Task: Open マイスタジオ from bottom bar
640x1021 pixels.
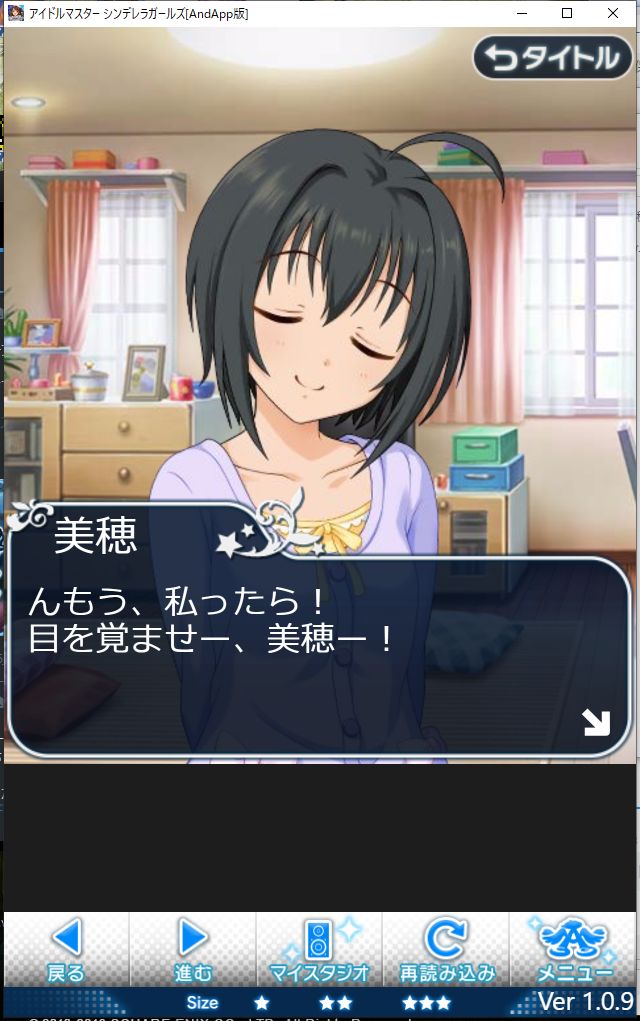Action: [320, 949]
